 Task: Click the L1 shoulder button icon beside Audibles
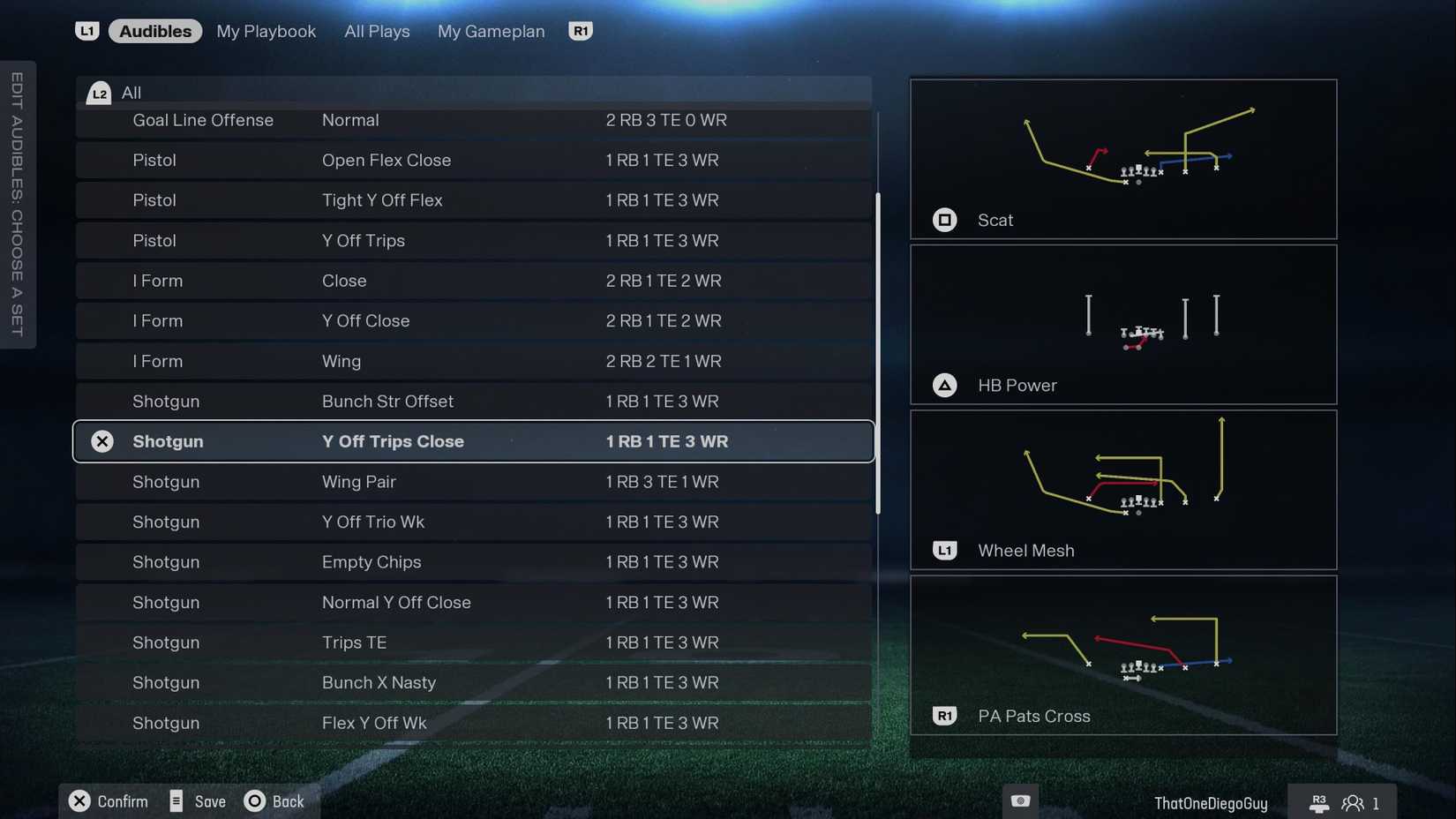click(x=87, y=30)
